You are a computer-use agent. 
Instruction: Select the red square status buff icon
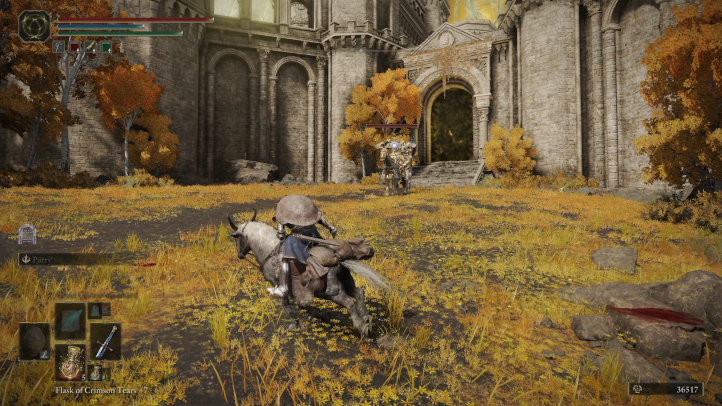[x=74, y=46]
